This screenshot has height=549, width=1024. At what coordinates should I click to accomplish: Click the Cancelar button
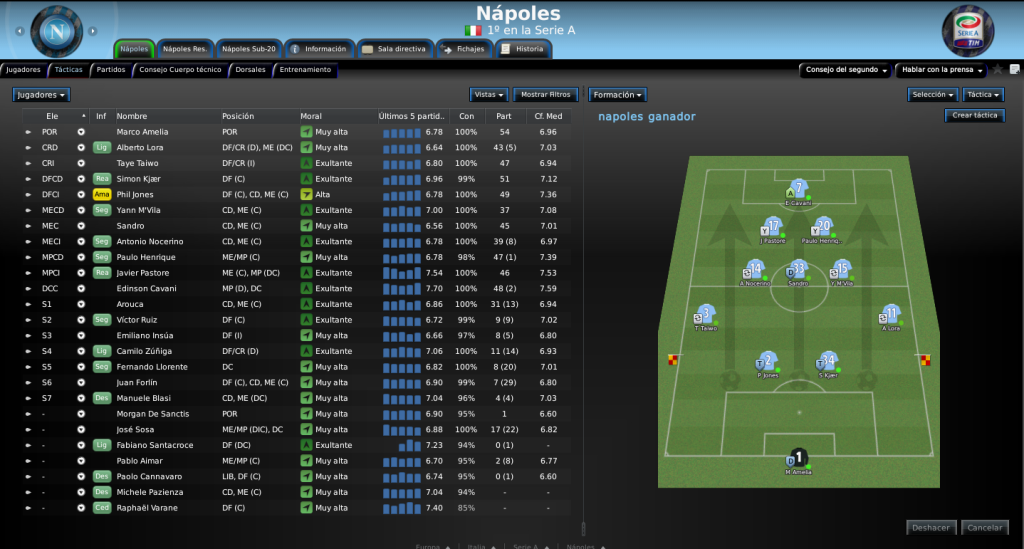[x=984, y=527]
